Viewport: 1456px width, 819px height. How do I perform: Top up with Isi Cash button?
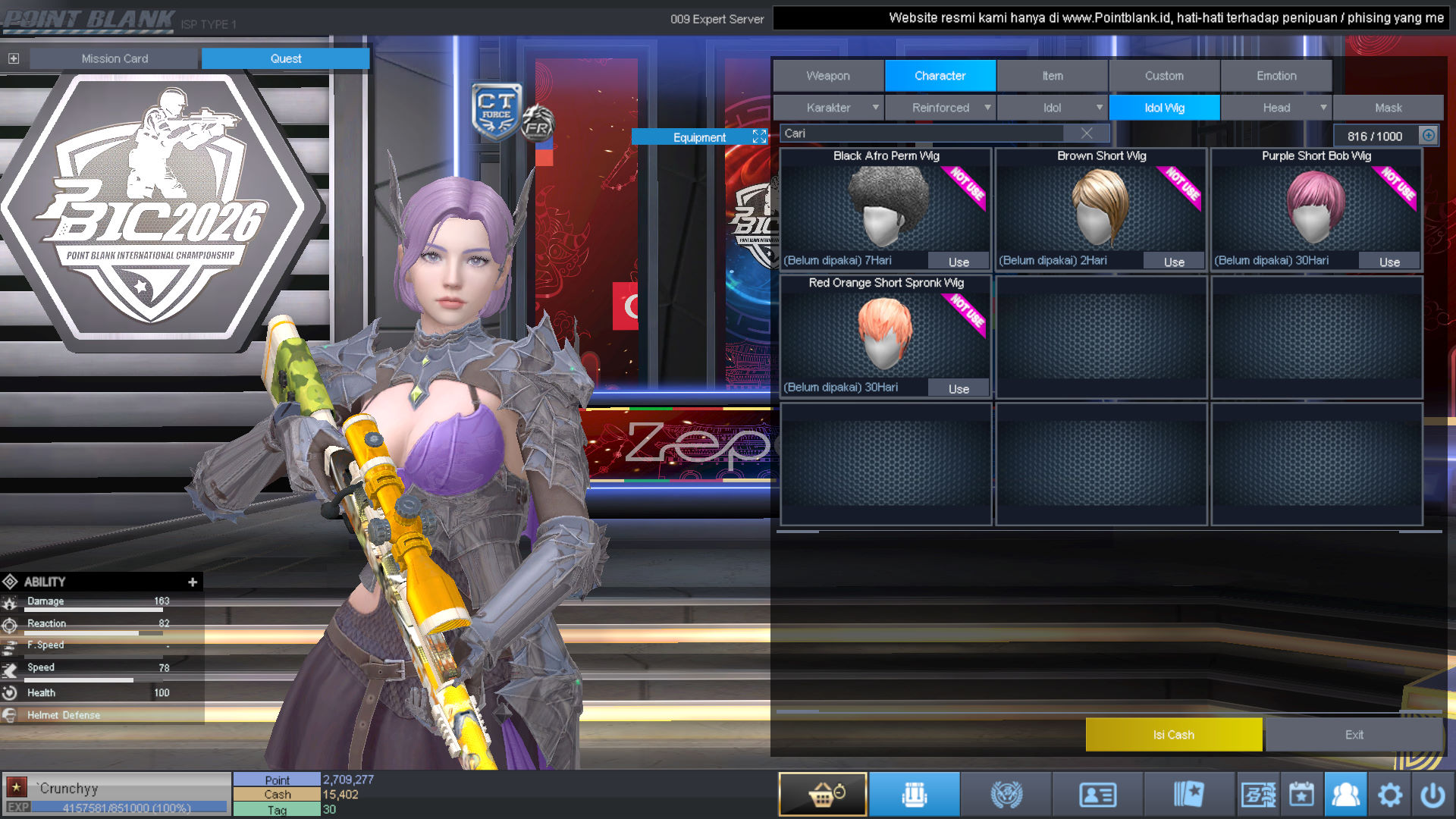[x=1173, y=735]
